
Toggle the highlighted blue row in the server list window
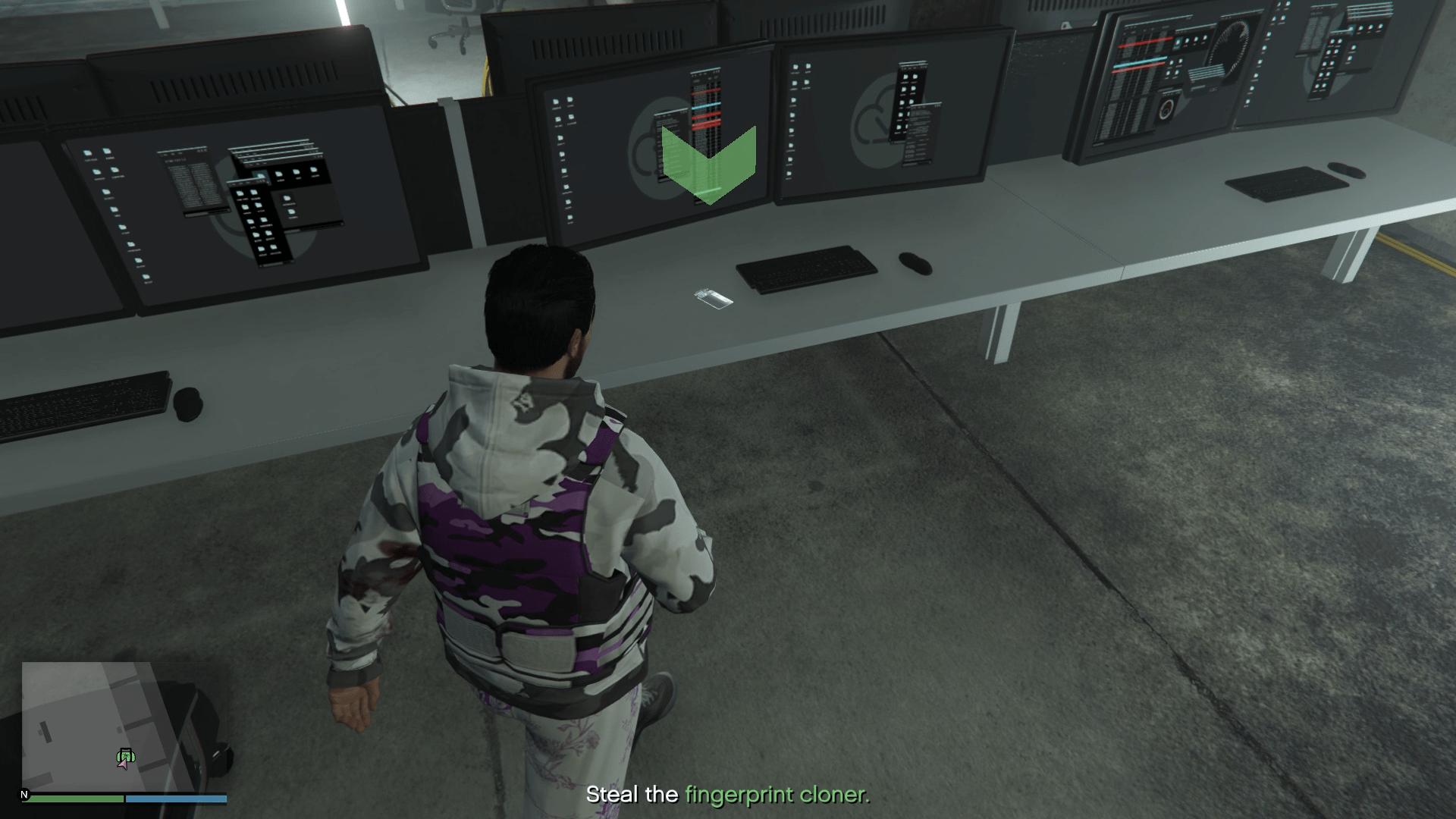[705, 108]
